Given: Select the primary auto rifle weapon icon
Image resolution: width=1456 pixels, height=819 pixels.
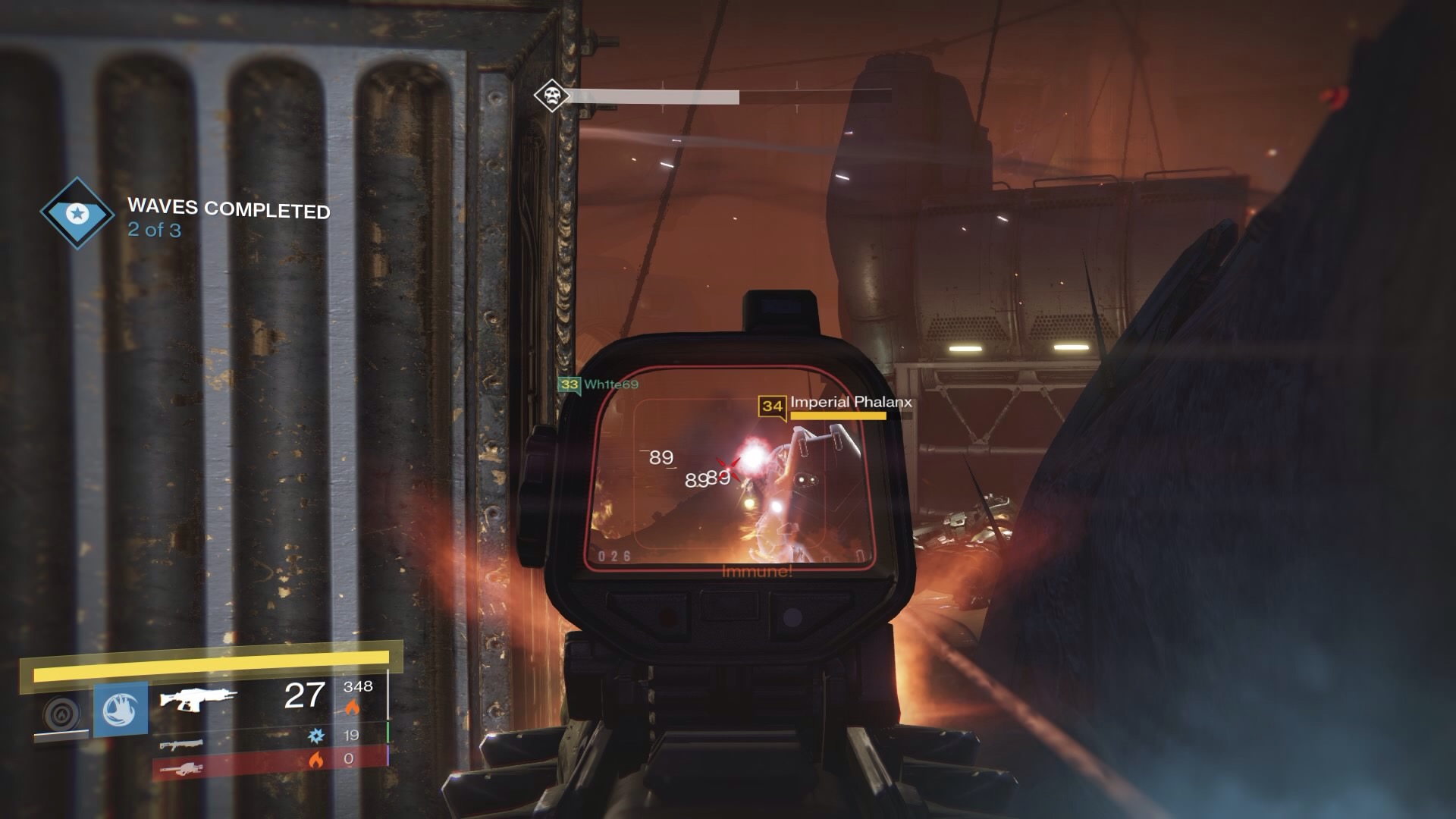Looking at the screenshot, I should (x=198, y=698).
